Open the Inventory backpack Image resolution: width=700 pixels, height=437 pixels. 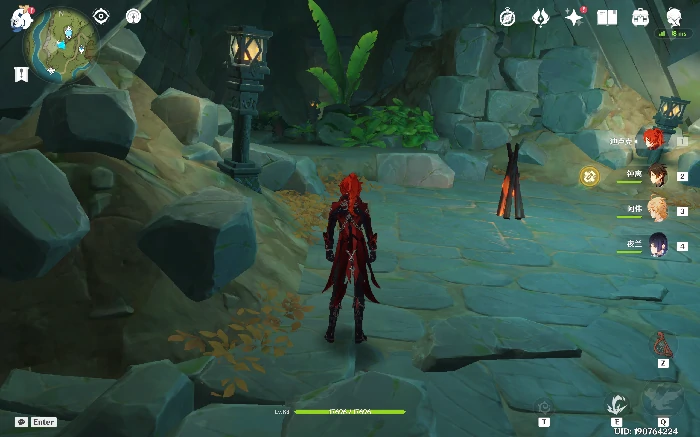640,17
